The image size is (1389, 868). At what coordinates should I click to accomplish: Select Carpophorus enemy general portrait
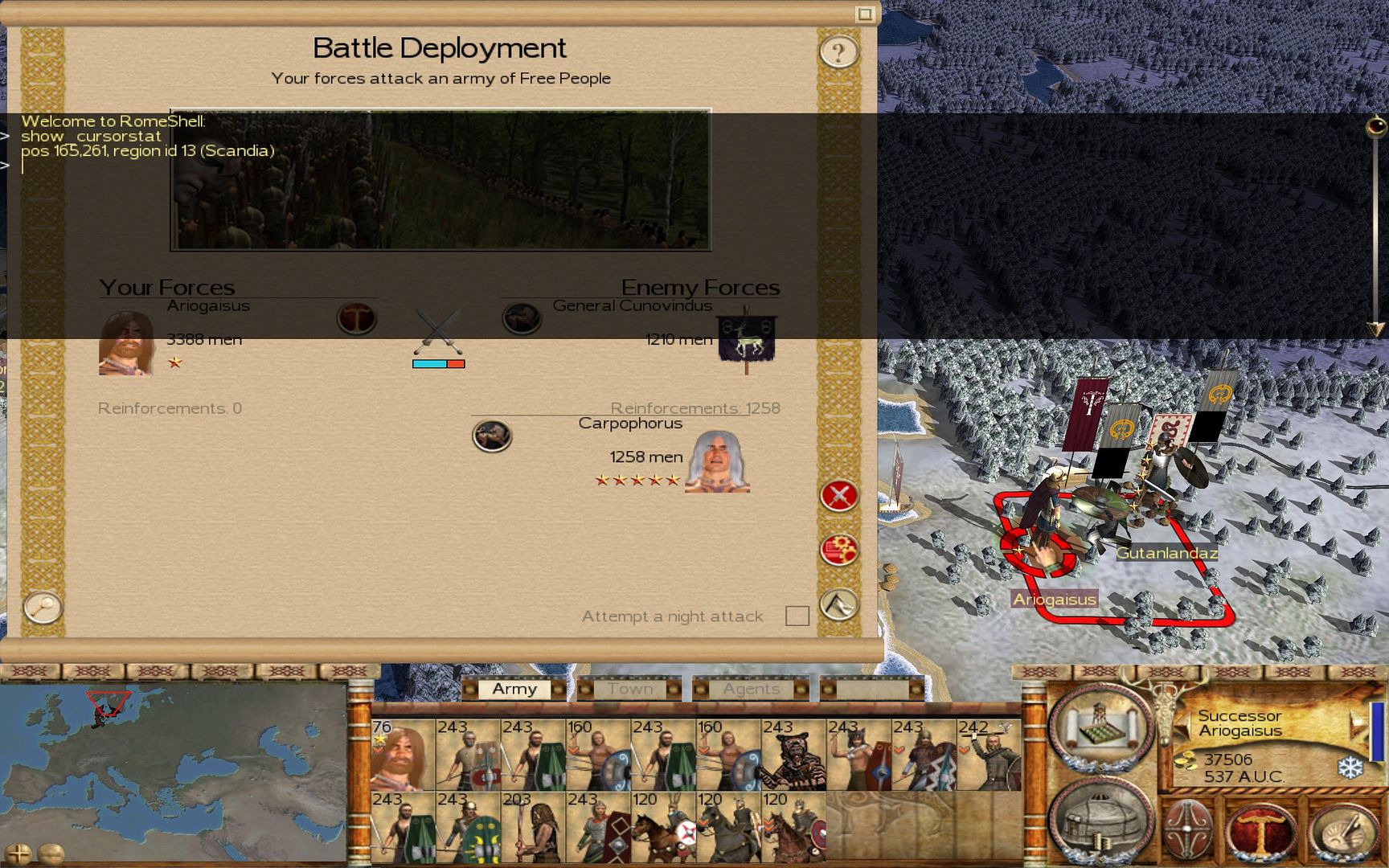(x=717, y=462)
